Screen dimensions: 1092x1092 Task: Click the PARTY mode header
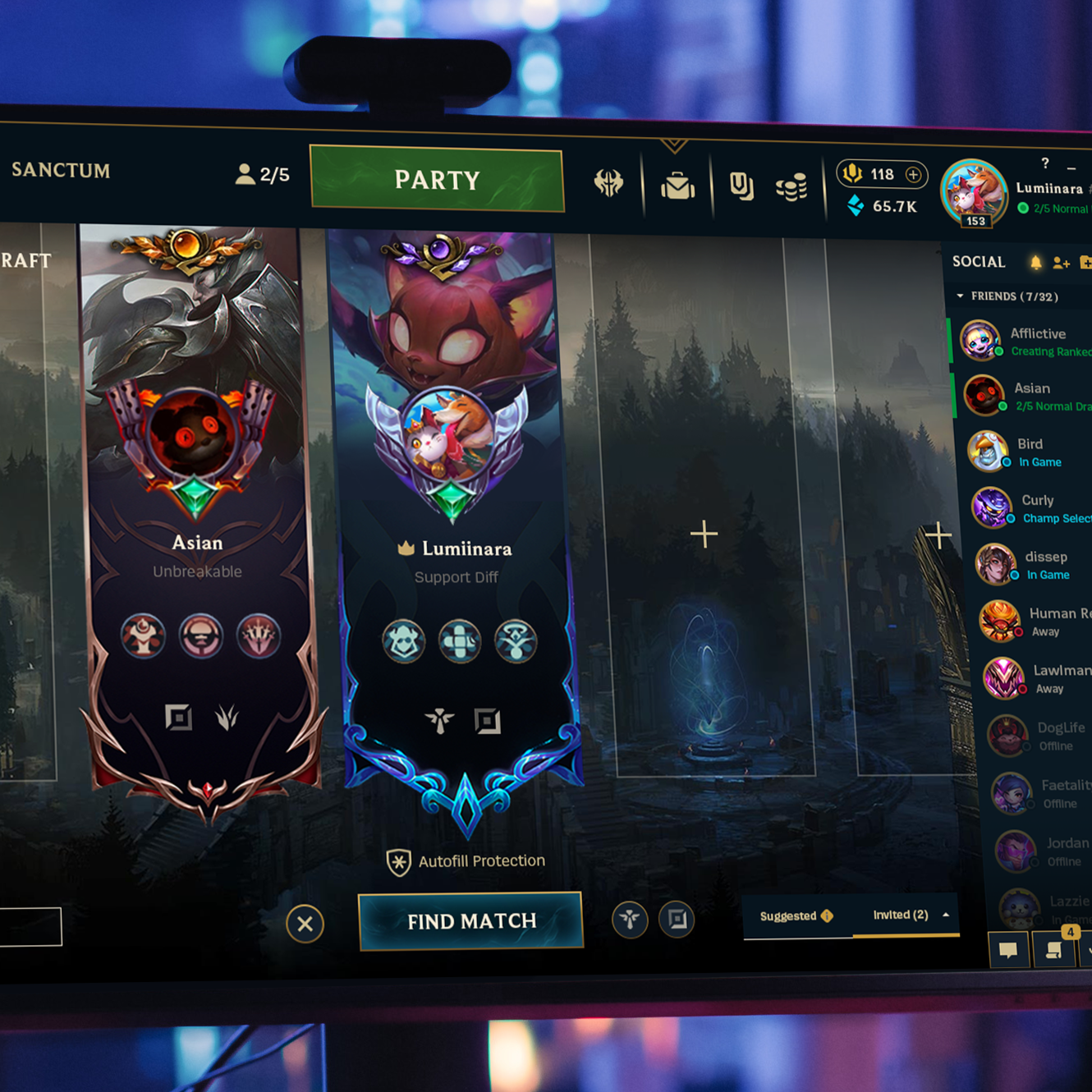437,179
